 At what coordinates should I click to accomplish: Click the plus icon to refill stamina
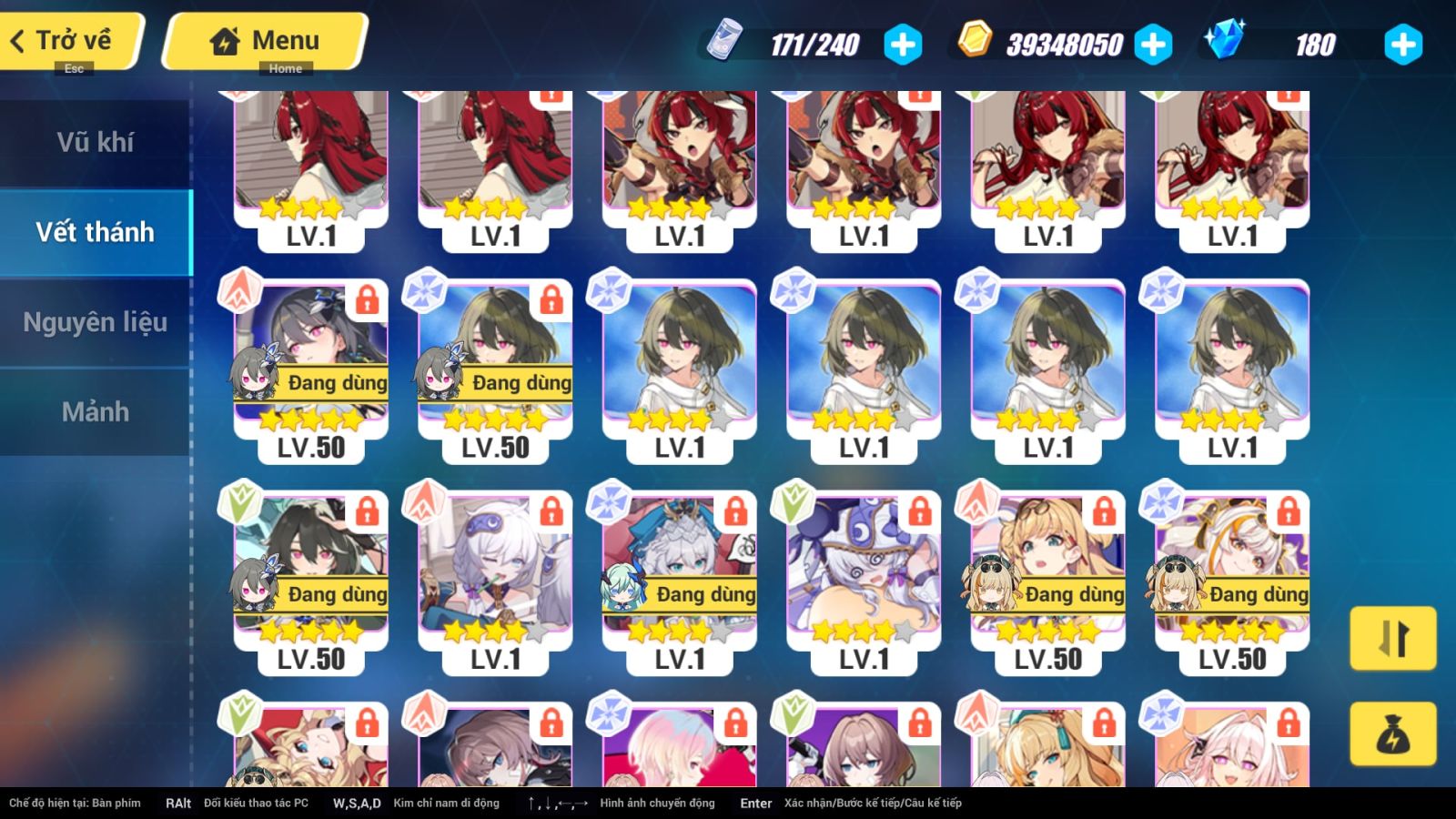coord(902,43)
